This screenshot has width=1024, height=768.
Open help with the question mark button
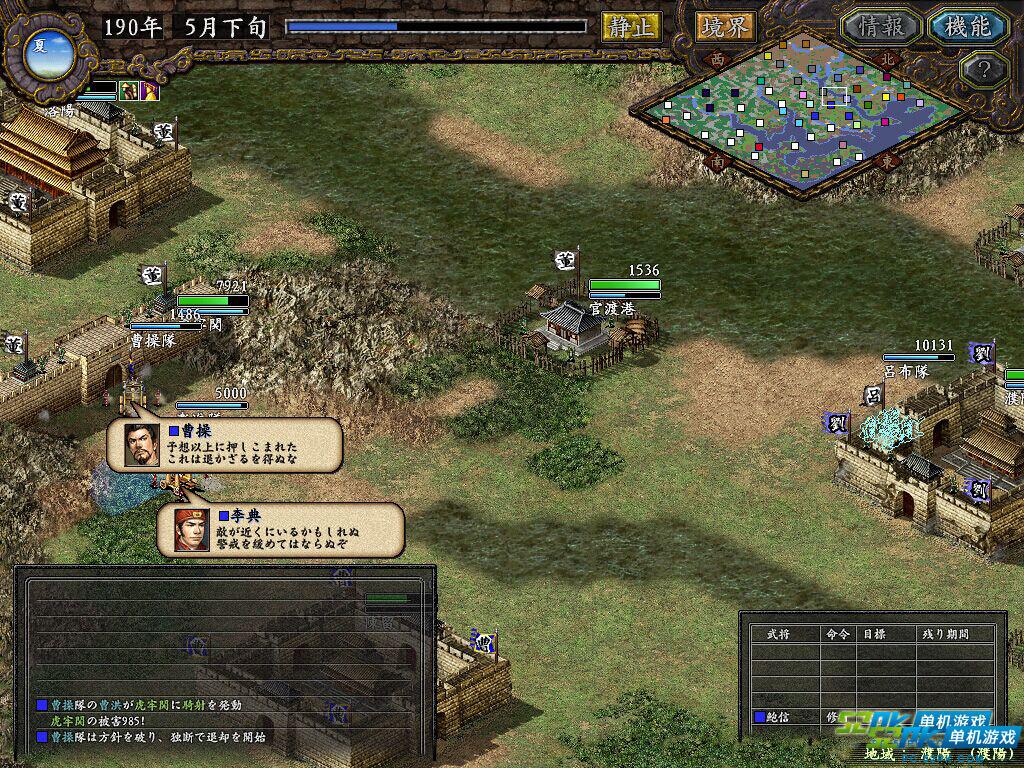pyautogui.click(x=982, y=70)
